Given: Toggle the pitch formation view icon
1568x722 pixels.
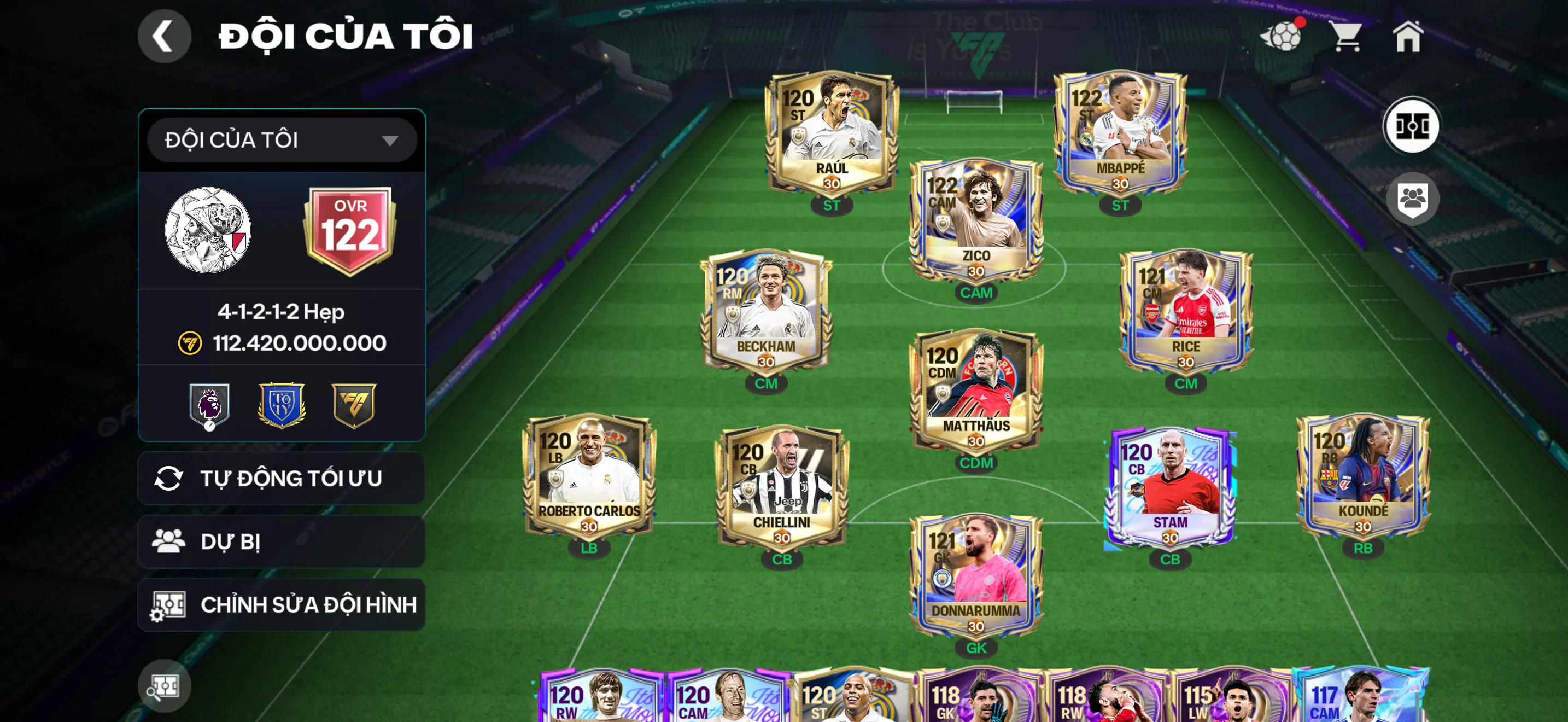Looking at the screenshot, I should pos(1411,127).
